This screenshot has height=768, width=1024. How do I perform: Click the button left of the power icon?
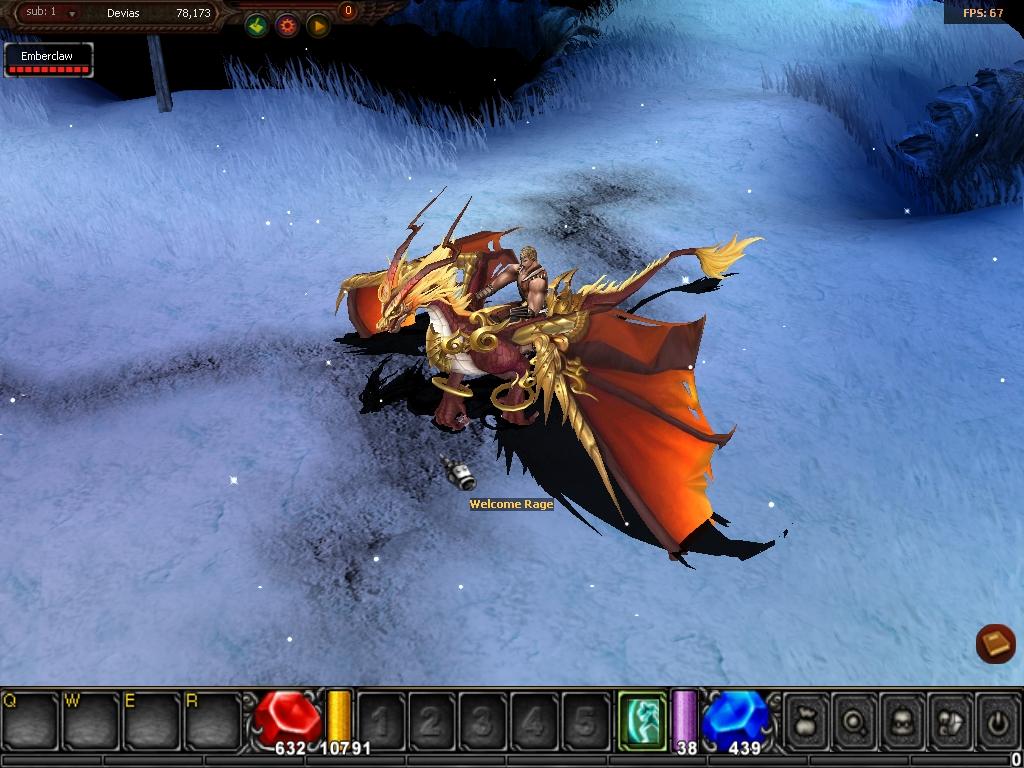coord(949,719)
